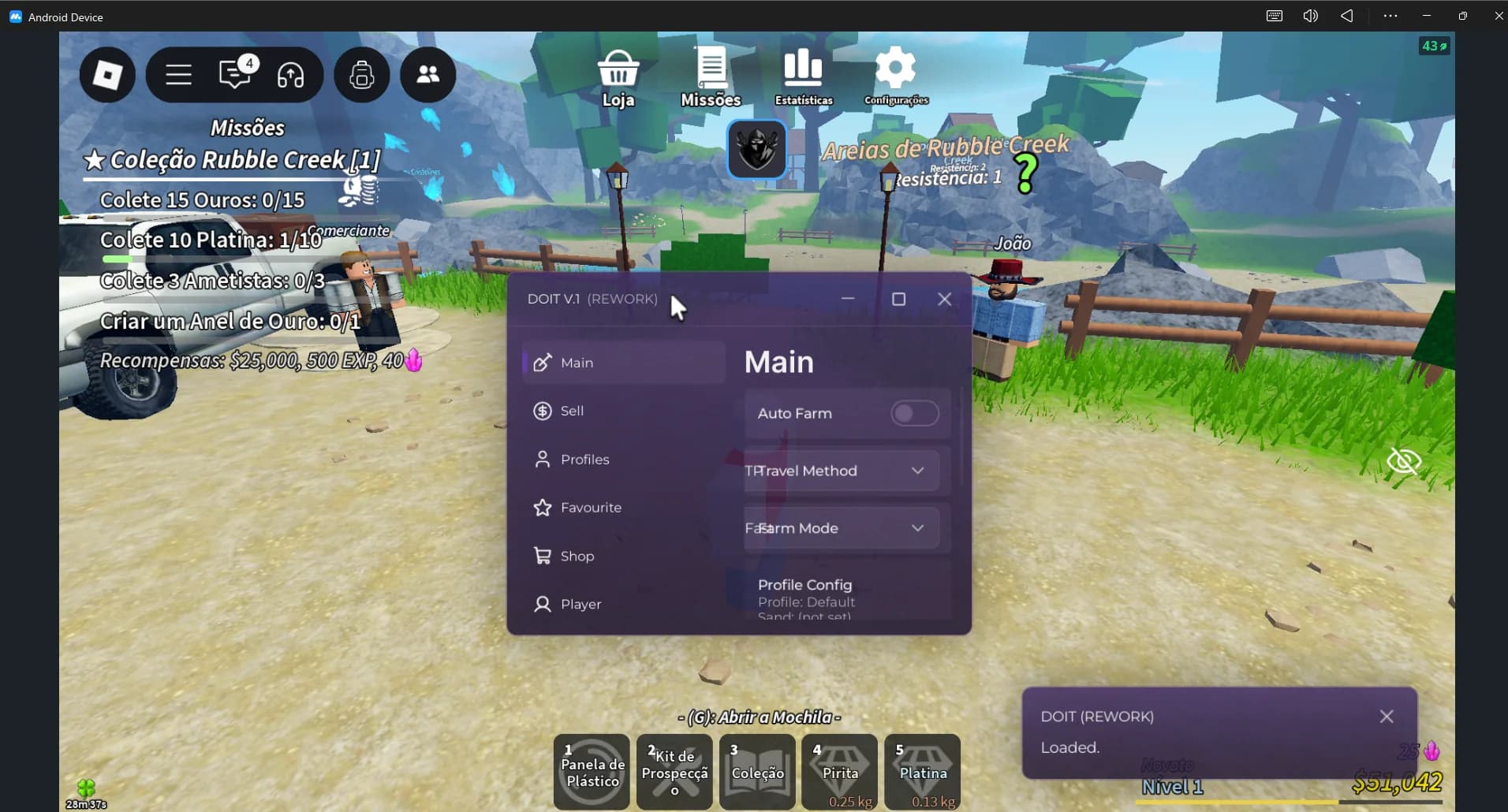Image resolution: width=1508 pixels, height=812 pixels.
Task: Select the Panela de Plástico hotbar slot
Action: coord(592,772)
